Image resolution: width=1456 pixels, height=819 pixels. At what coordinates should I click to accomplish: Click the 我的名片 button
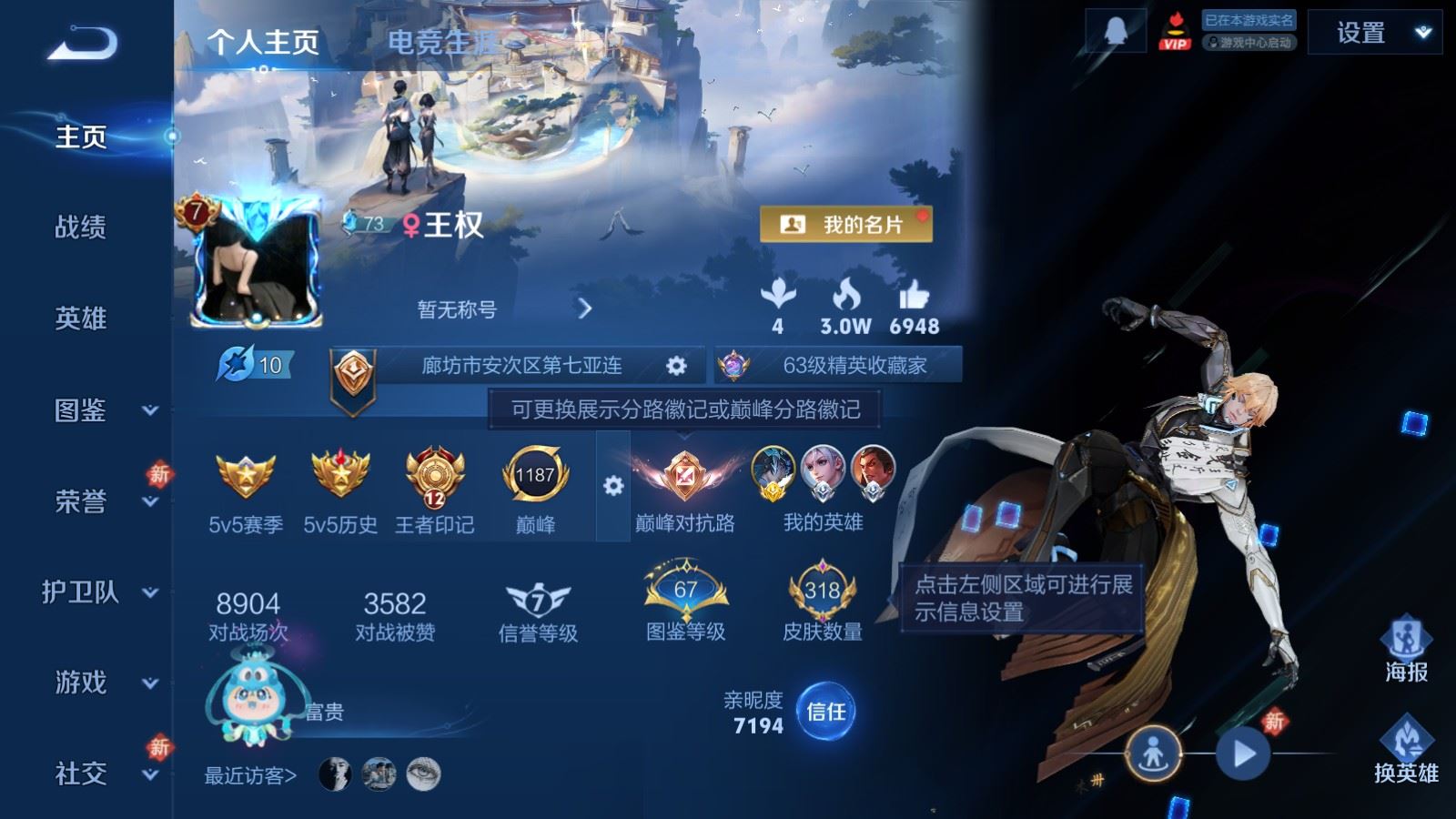pos(847,222)
